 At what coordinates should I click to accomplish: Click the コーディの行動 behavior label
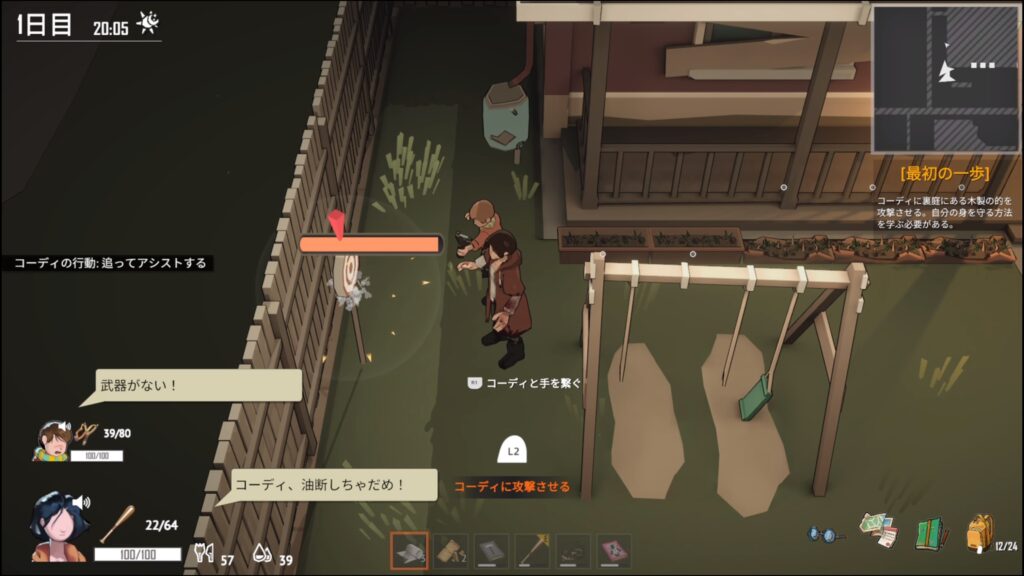click(x=110, y=263)
